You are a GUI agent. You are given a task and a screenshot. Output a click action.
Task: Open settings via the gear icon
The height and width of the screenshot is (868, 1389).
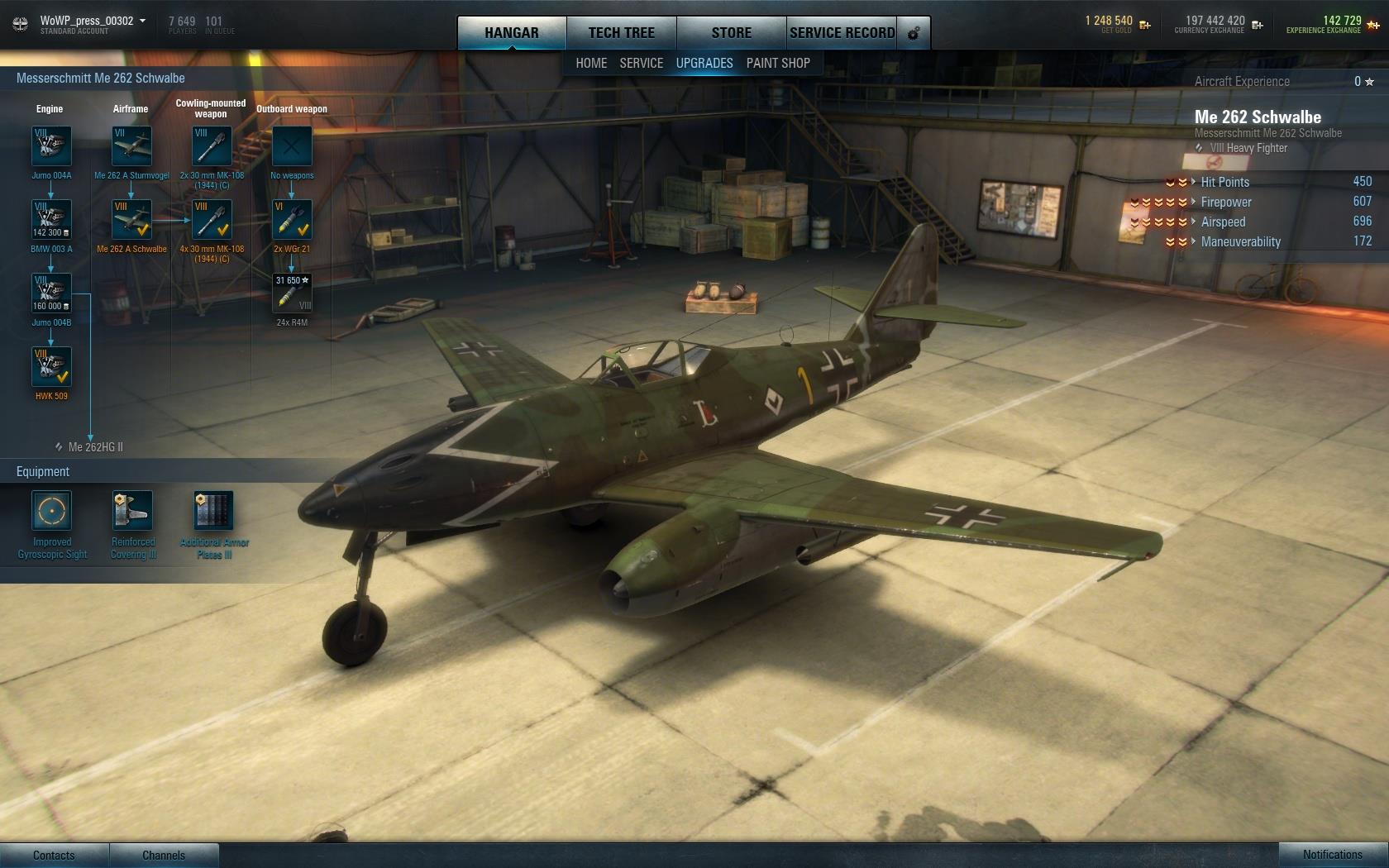tap(914, 33)
